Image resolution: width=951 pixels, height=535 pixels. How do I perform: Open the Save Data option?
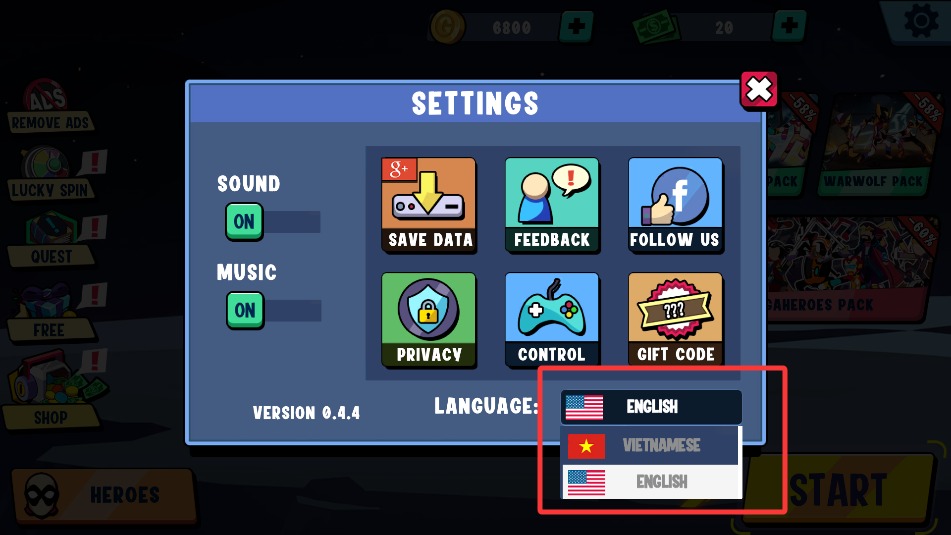pyautogui.click(x=429, y=205)
